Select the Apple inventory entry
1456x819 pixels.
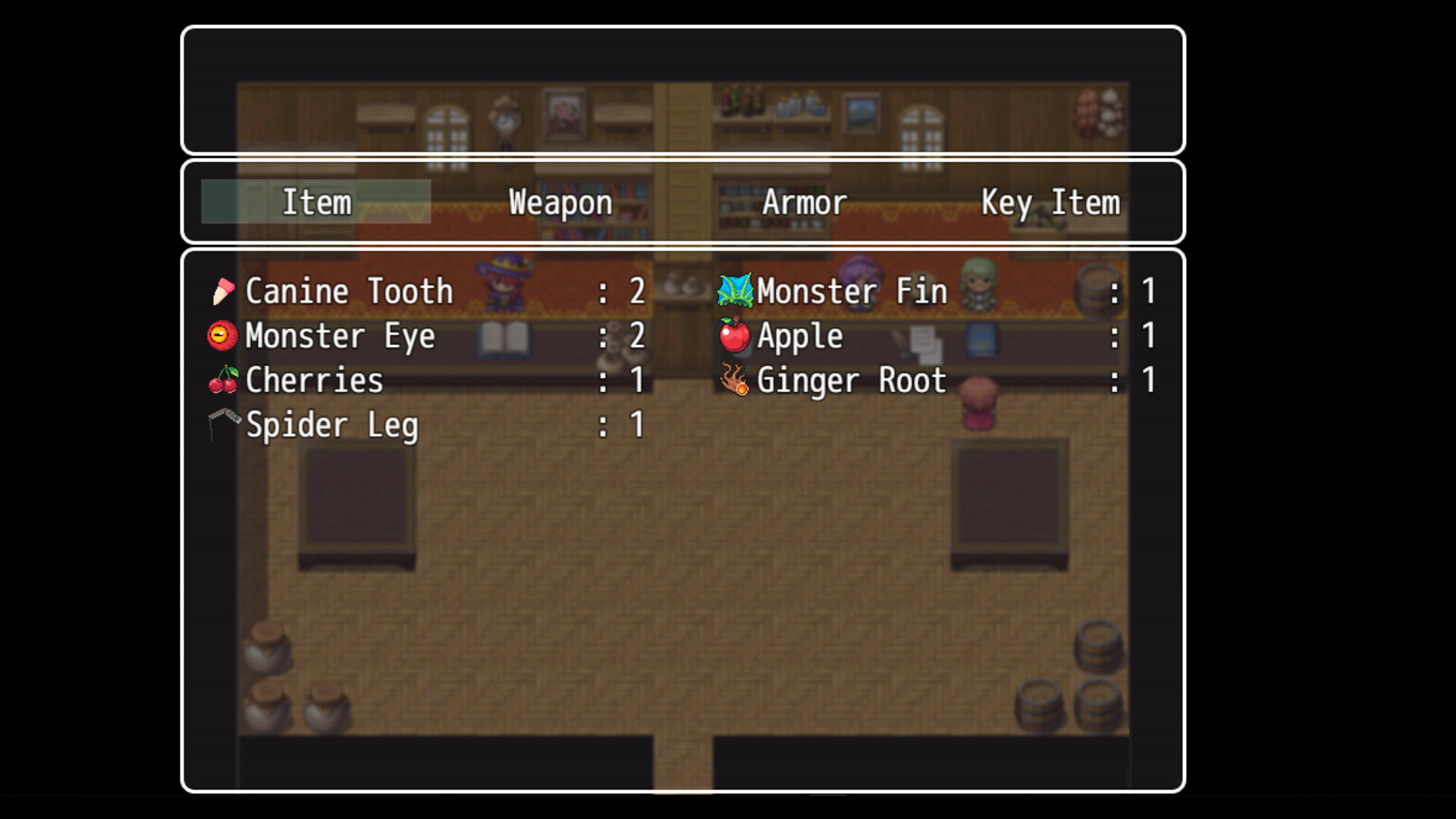click(x=800, y=336)
